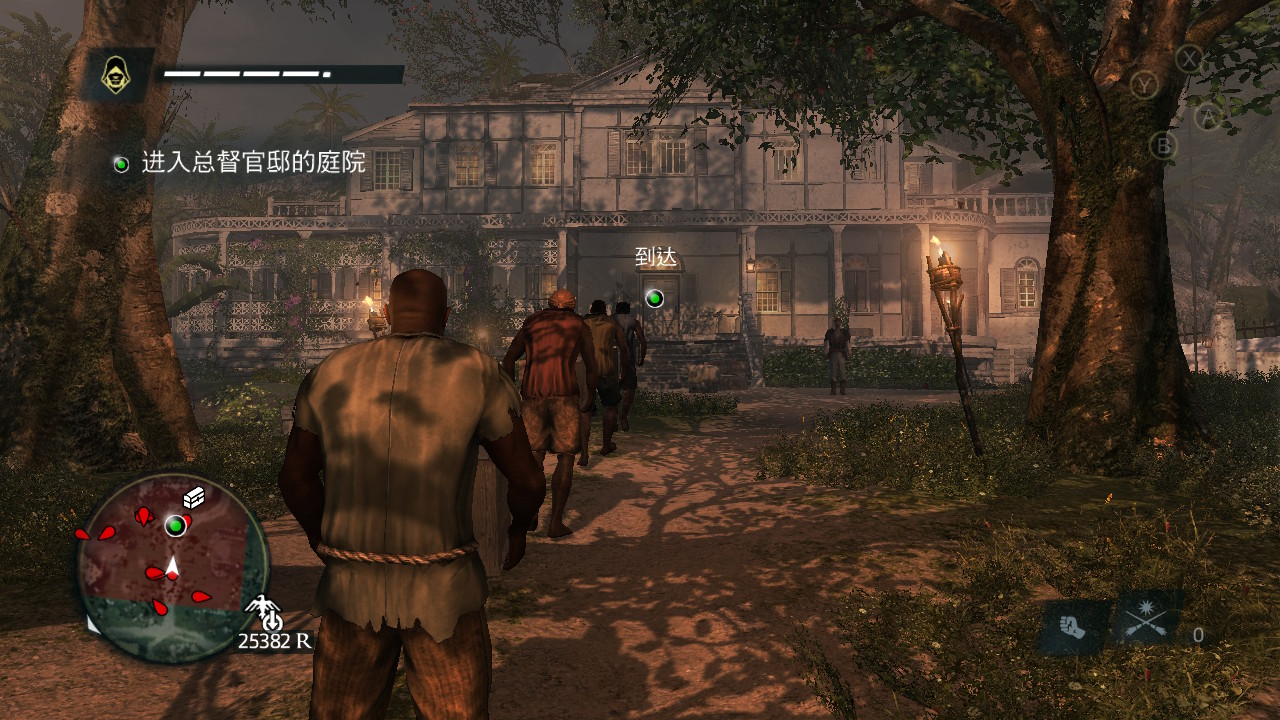Choose the crossed firecrackers tool icon
The width and height of the screenshot is (1280, 720).
[x=1146, y=622]
